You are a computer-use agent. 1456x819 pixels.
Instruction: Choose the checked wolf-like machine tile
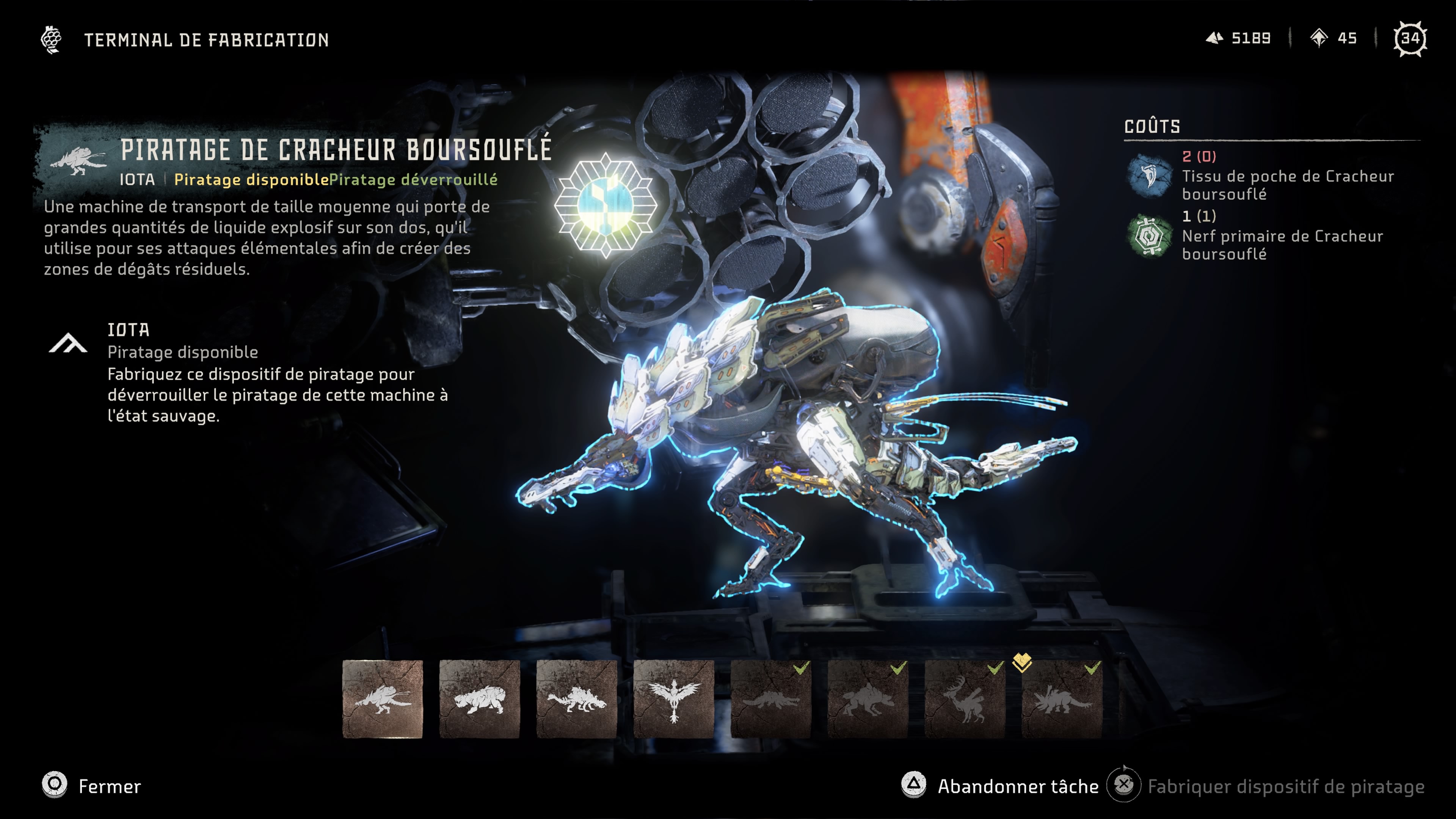click(x=868, y=698)
